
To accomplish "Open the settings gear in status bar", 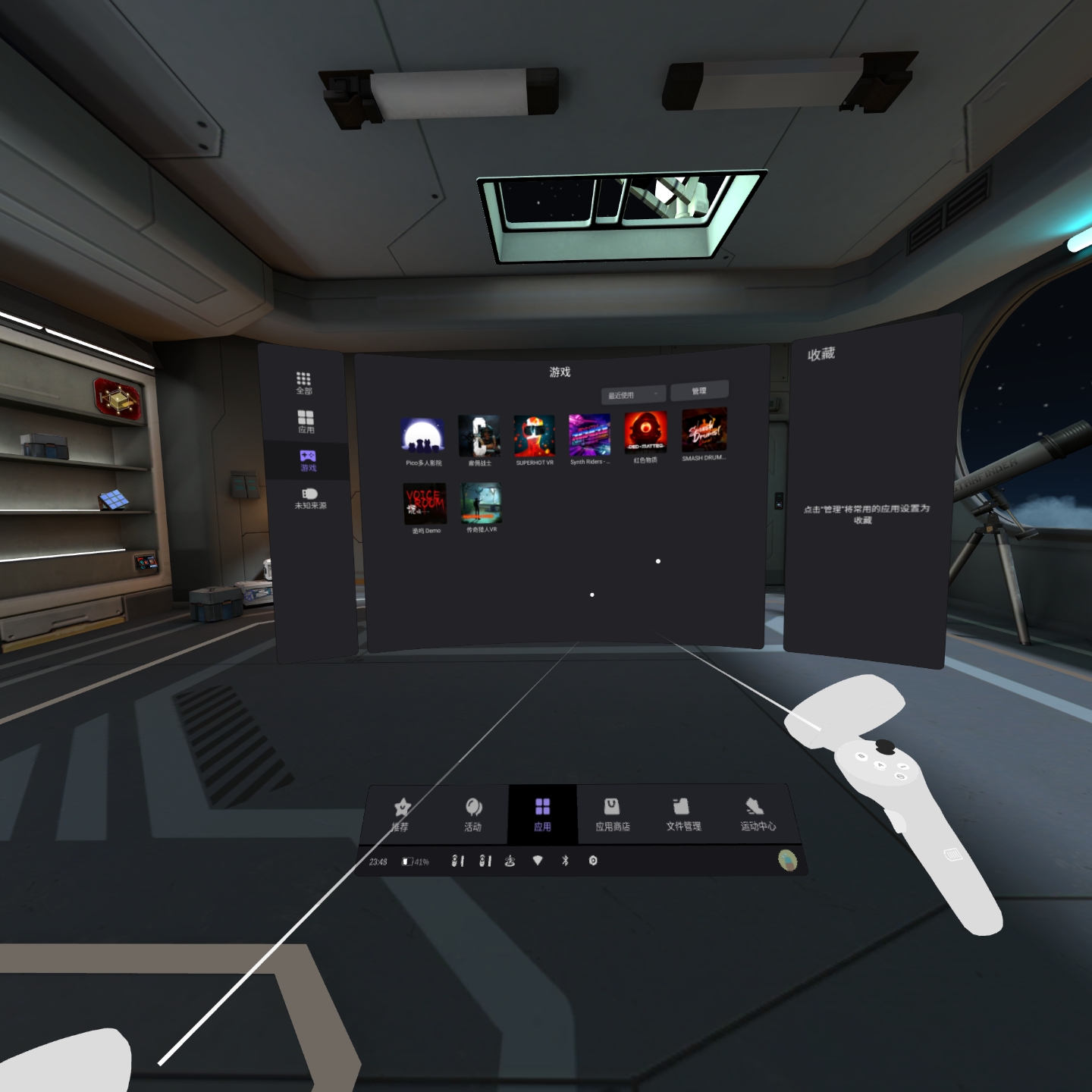I will click(x=593, y=861).
